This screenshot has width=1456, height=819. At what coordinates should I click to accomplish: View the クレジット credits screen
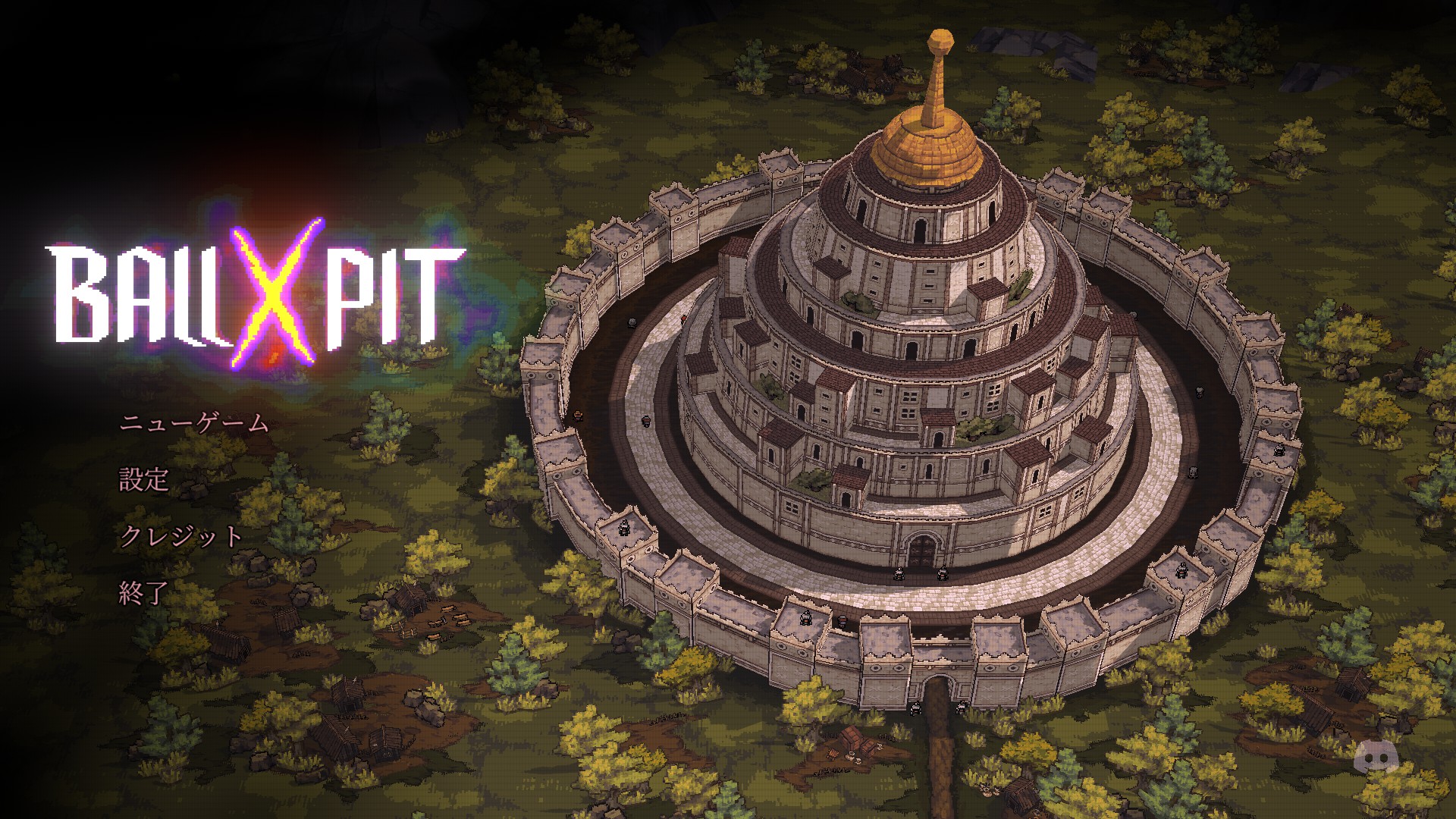pyautogui.click(x=180, y=535)
